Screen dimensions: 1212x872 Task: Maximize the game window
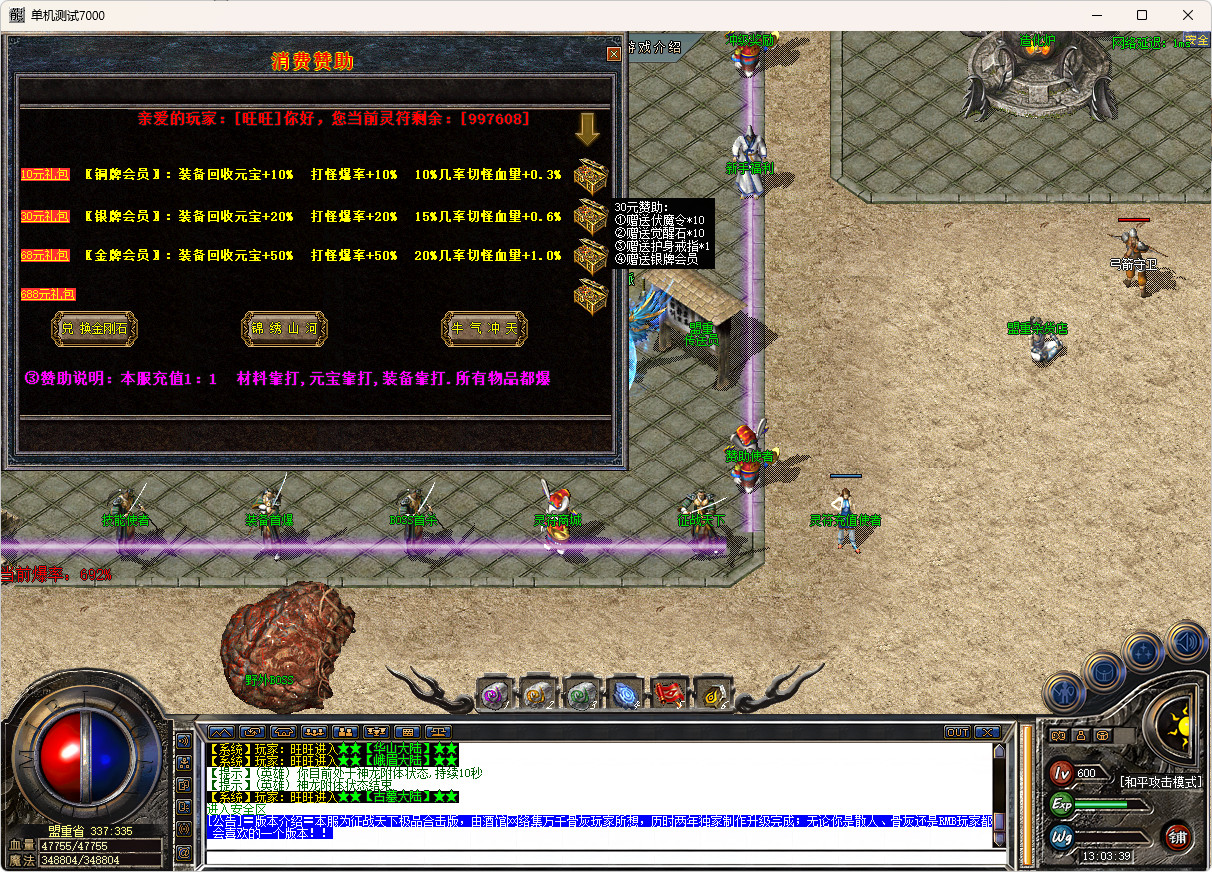click(1142, 15)
